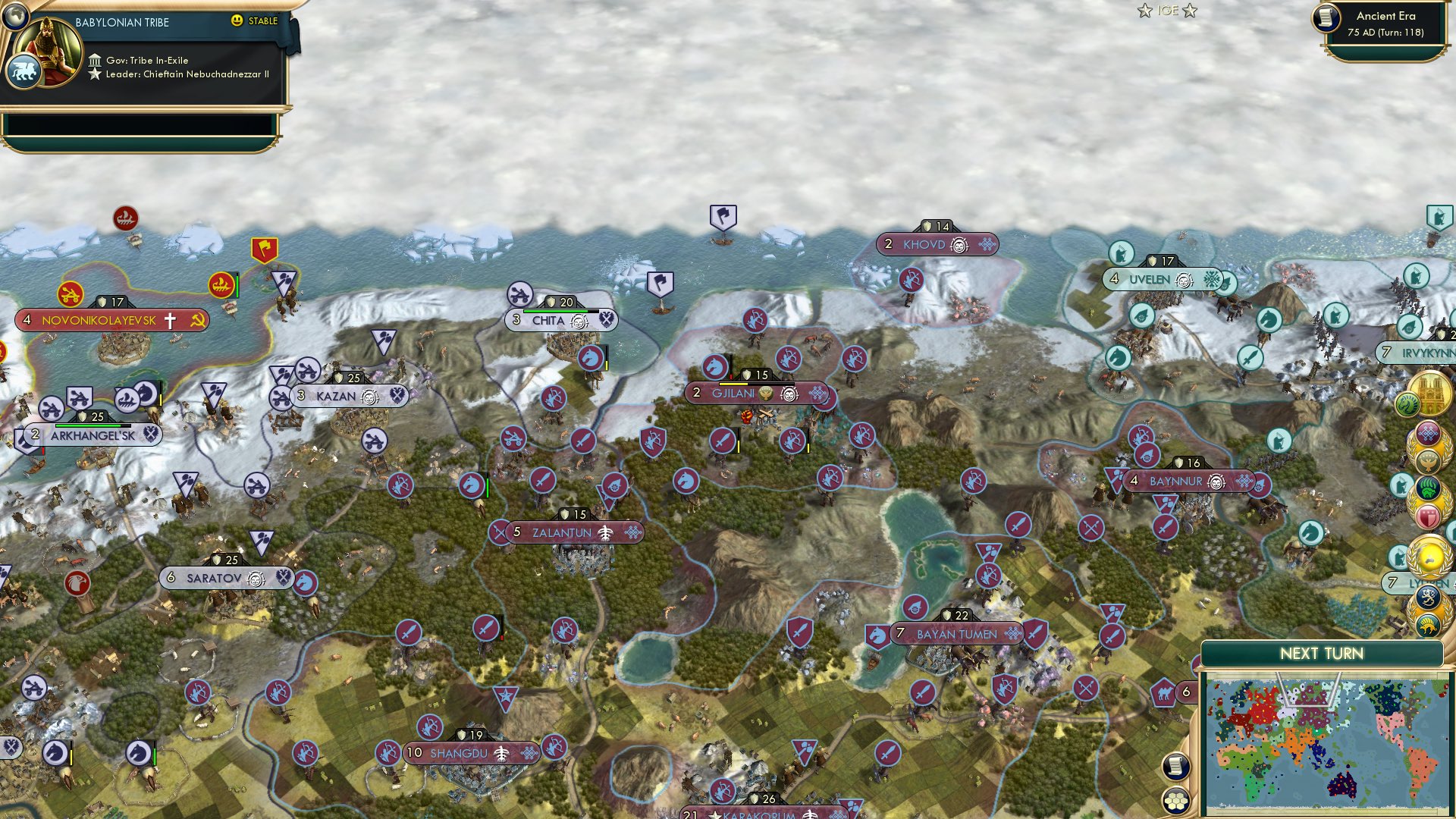This screenshot has width=1456, height=819.
Task: Open the Ingame Editor via the IGE stars
Action: pyautogui.click(x=1167, y=11)
